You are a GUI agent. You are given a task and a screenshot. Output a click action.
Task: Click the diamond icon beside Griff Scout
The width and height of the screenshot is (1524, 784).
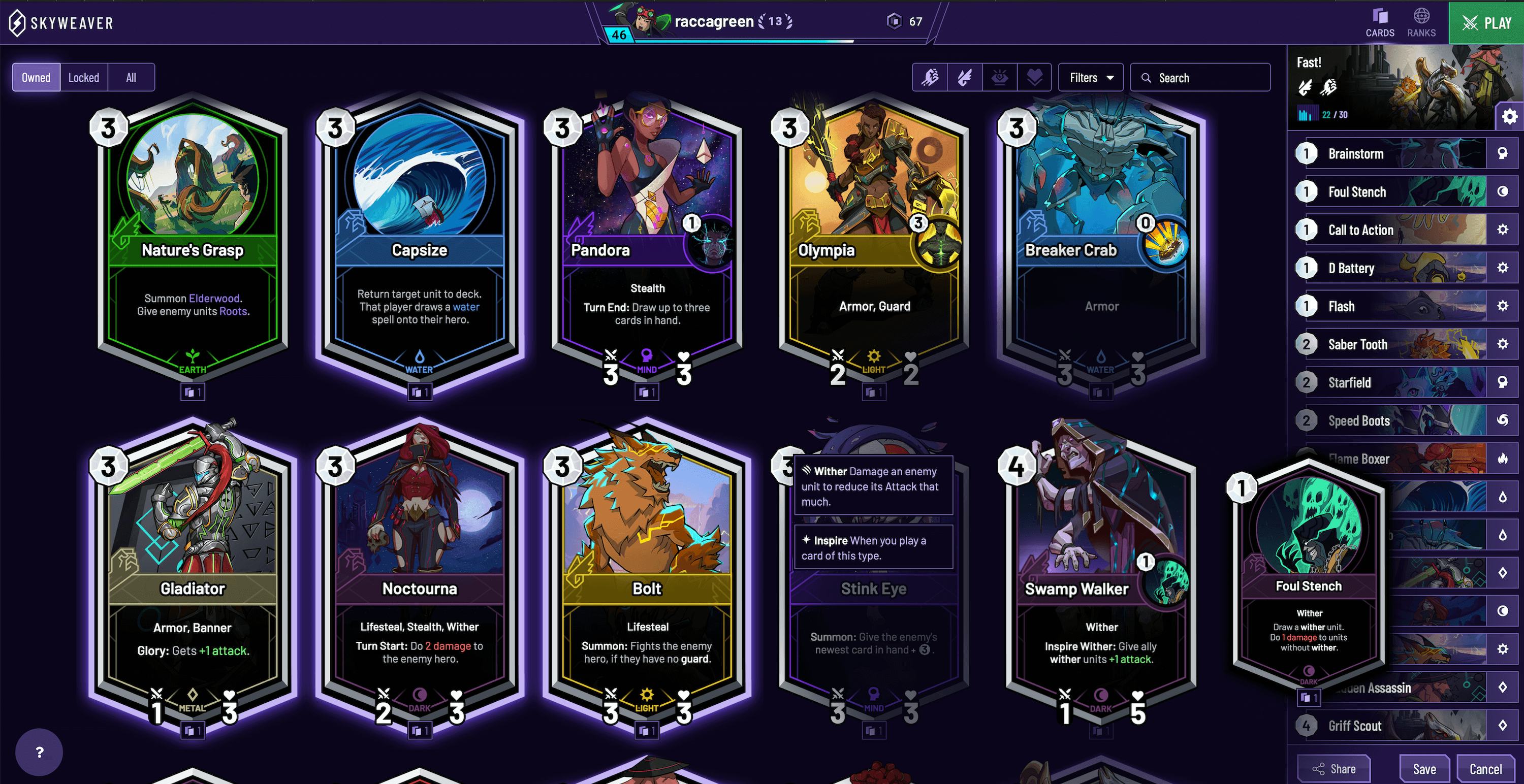coord(1504,726)
